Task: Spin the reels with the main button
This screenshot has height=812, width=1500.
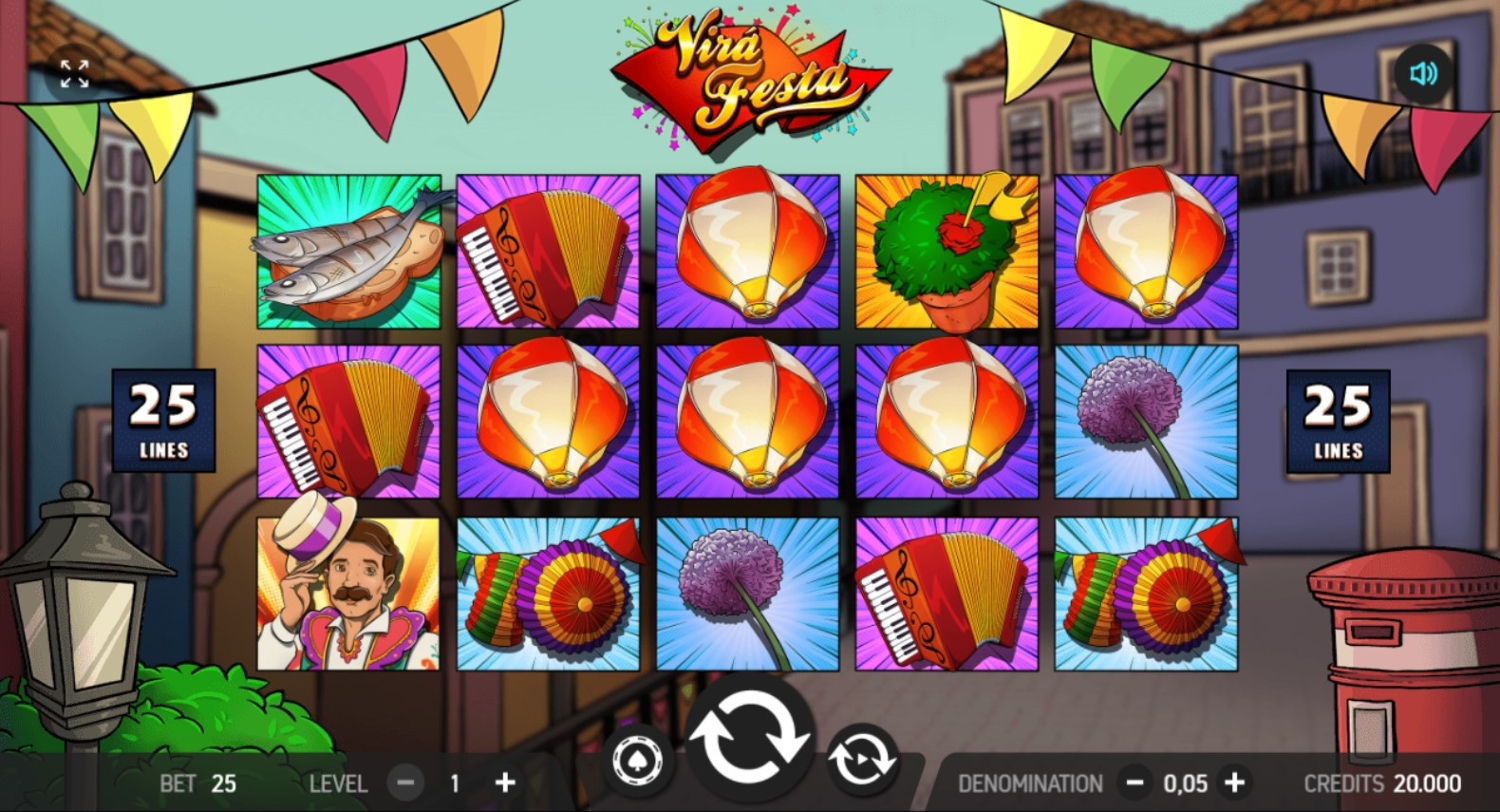Action: click(749, 741)
